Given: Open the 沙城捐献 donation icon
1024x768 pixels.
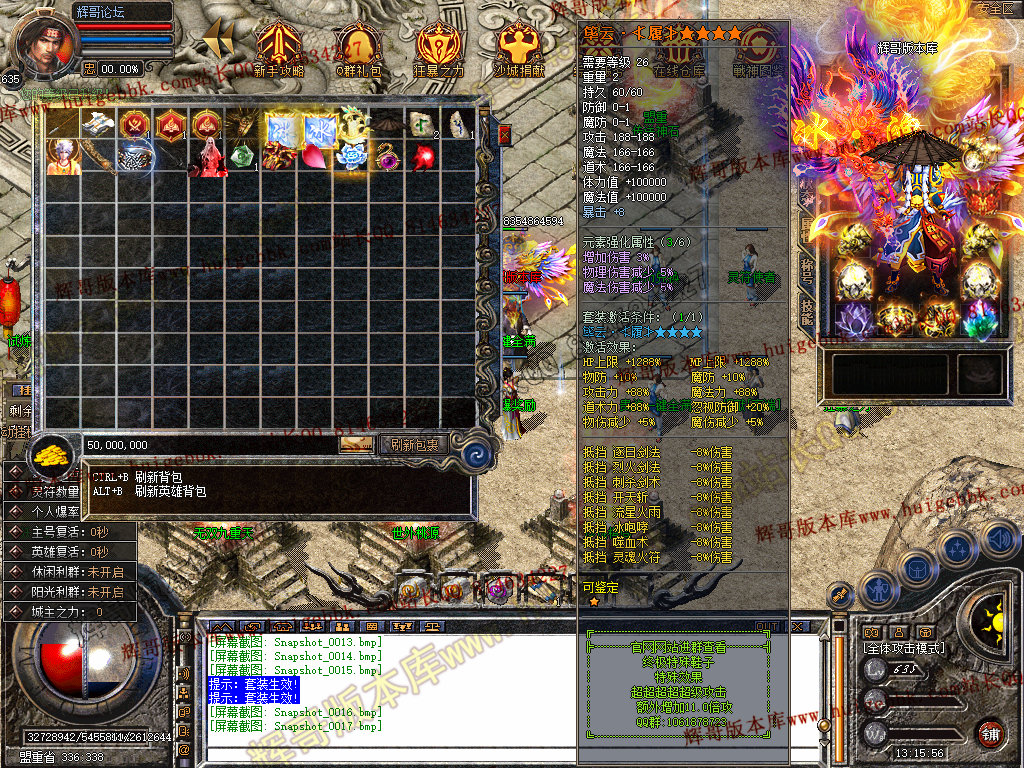Looking at the screenshot, I should point(519,48).
